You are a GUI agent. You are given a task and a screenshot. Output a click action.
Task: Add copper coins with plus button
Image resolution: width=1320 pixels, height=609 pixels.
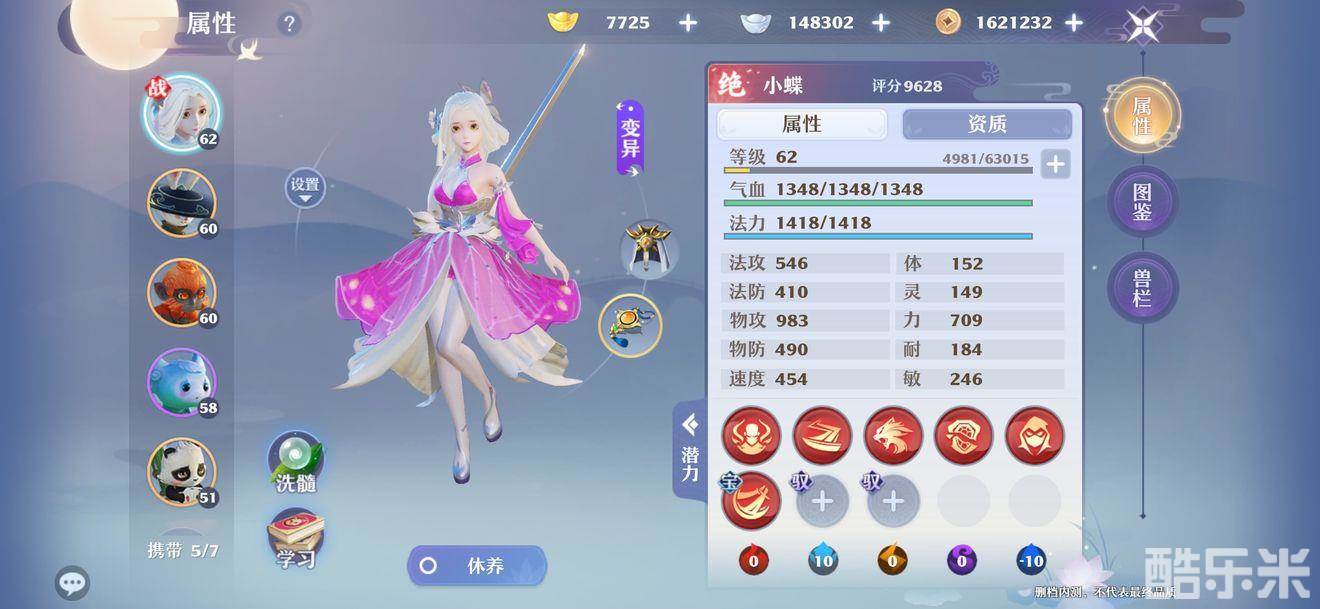coord(1073,23)
